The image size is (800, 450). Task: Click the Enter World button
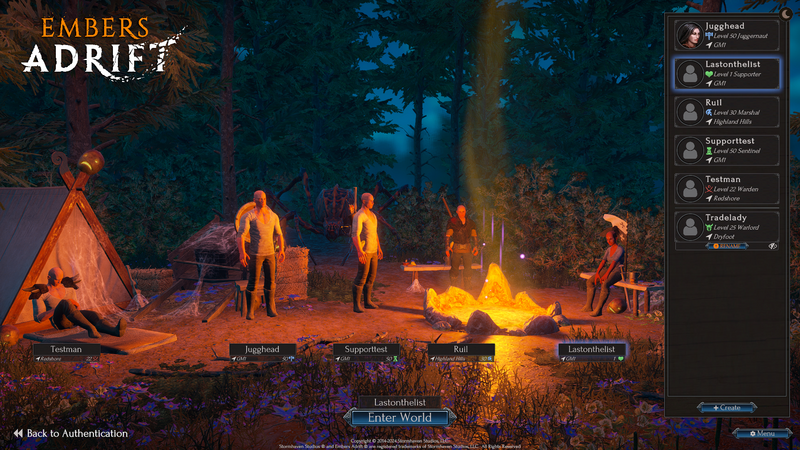tap(399, 417)
